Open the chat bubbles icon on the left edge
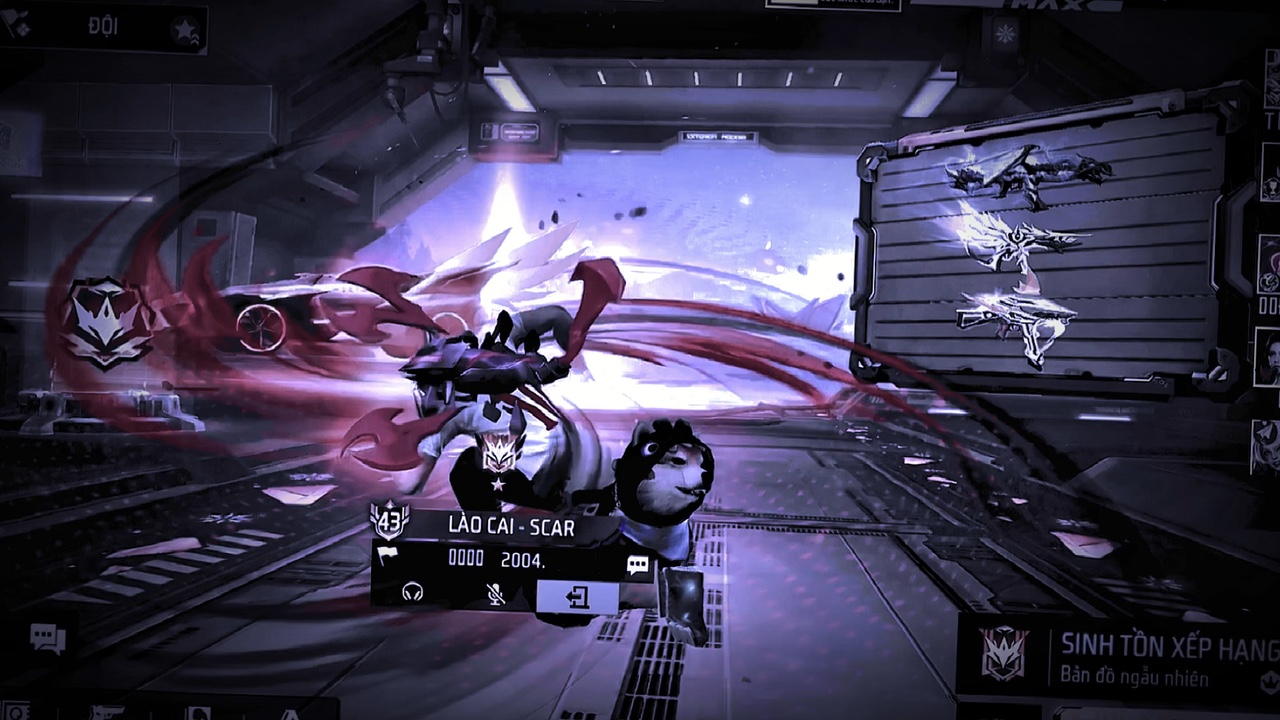Viewport: 1280px width, 720px height. [47, 636]
